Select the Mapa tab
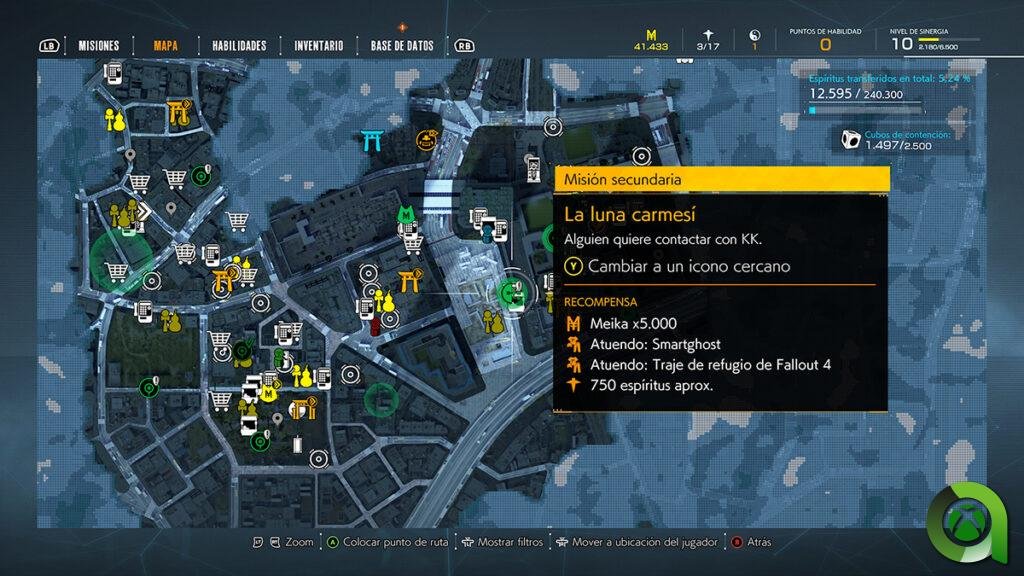1024x576 pixels. point(166,45)
